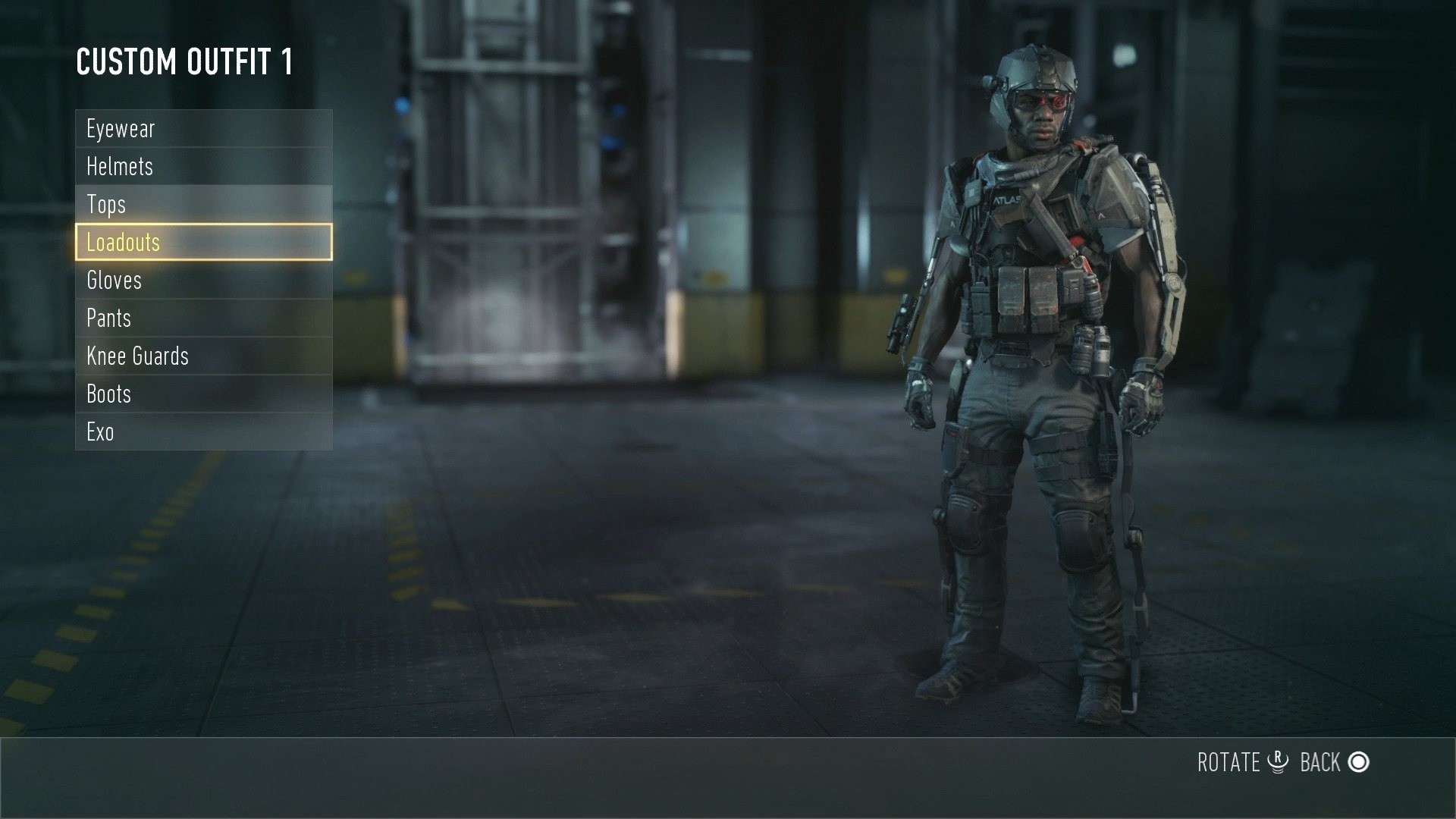Image resolution: width=1456 pixels, height=819 pixels.
Task: Select the Pants option
Action: (108, 318)
